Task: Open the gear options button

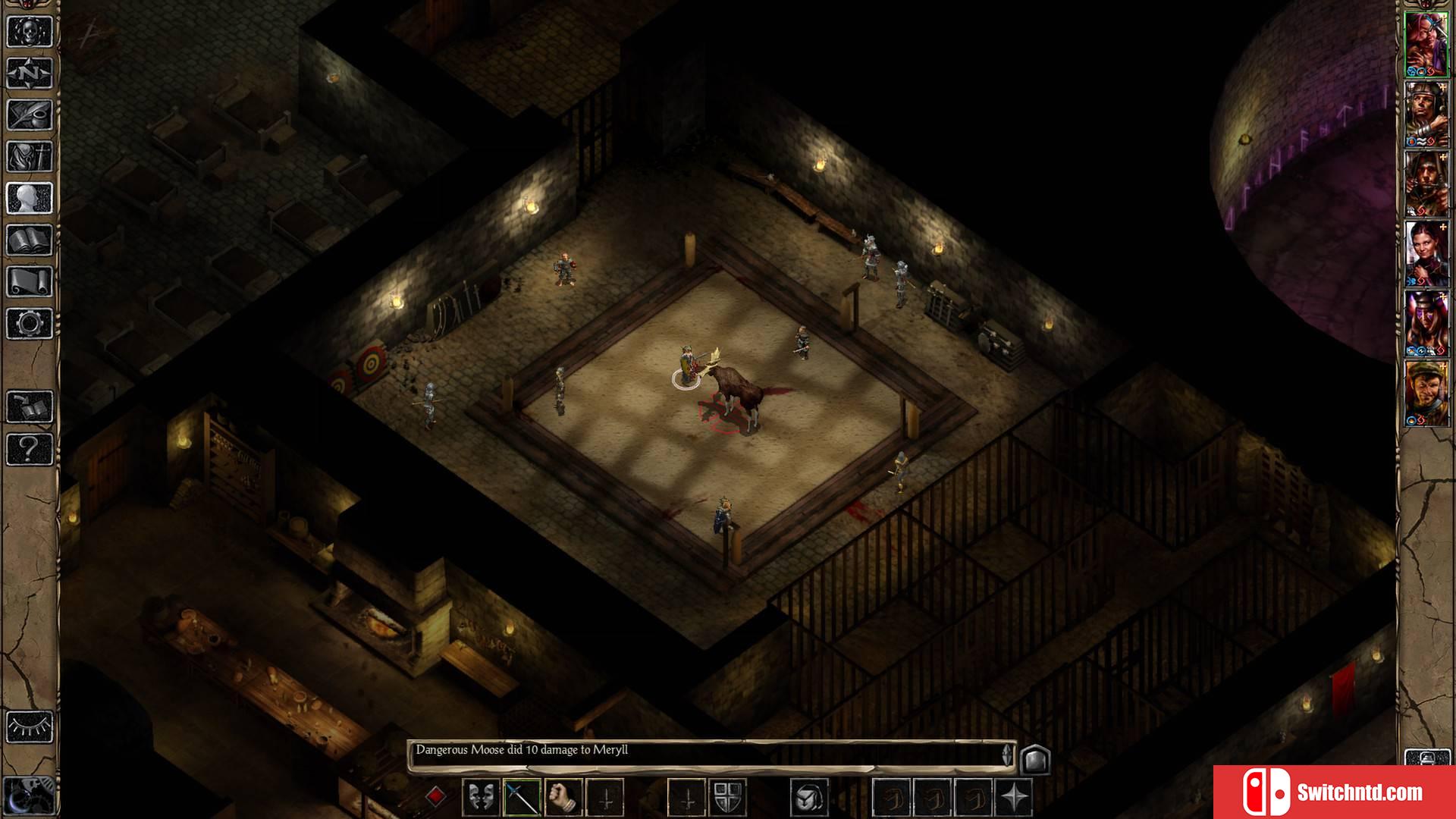Action: point(30,324)
